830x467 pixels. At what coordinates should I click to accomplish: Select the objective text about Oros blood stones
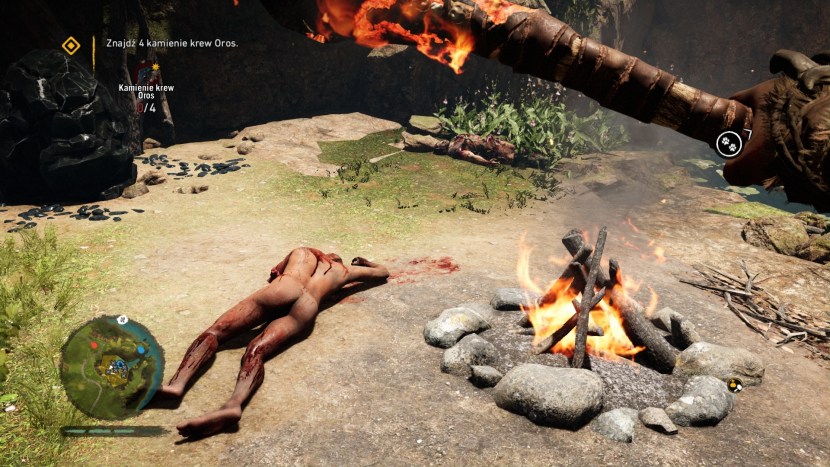(x=172, y=43)
